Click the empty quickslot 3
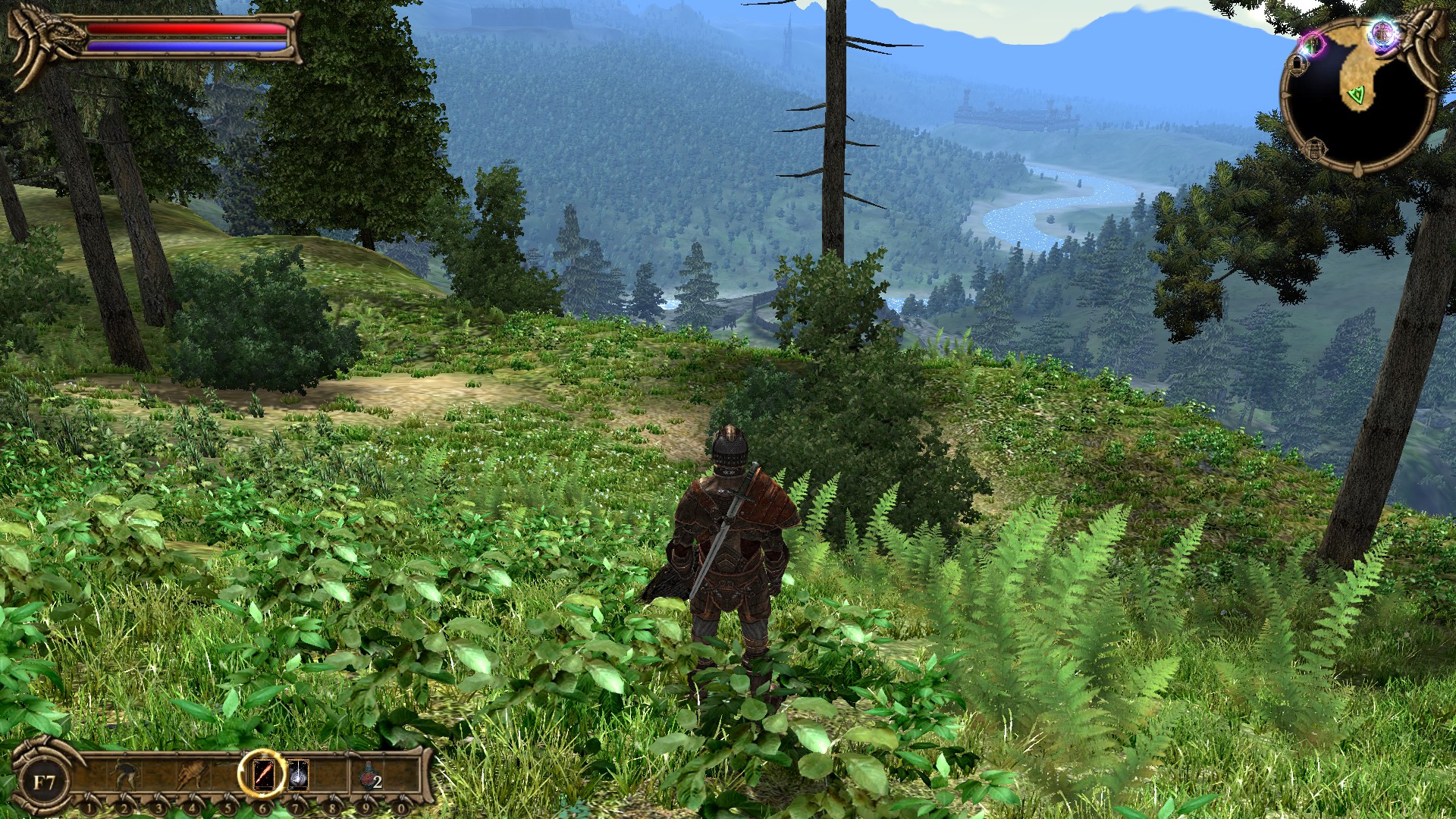Screen dimensions: 1456x819 158,773
